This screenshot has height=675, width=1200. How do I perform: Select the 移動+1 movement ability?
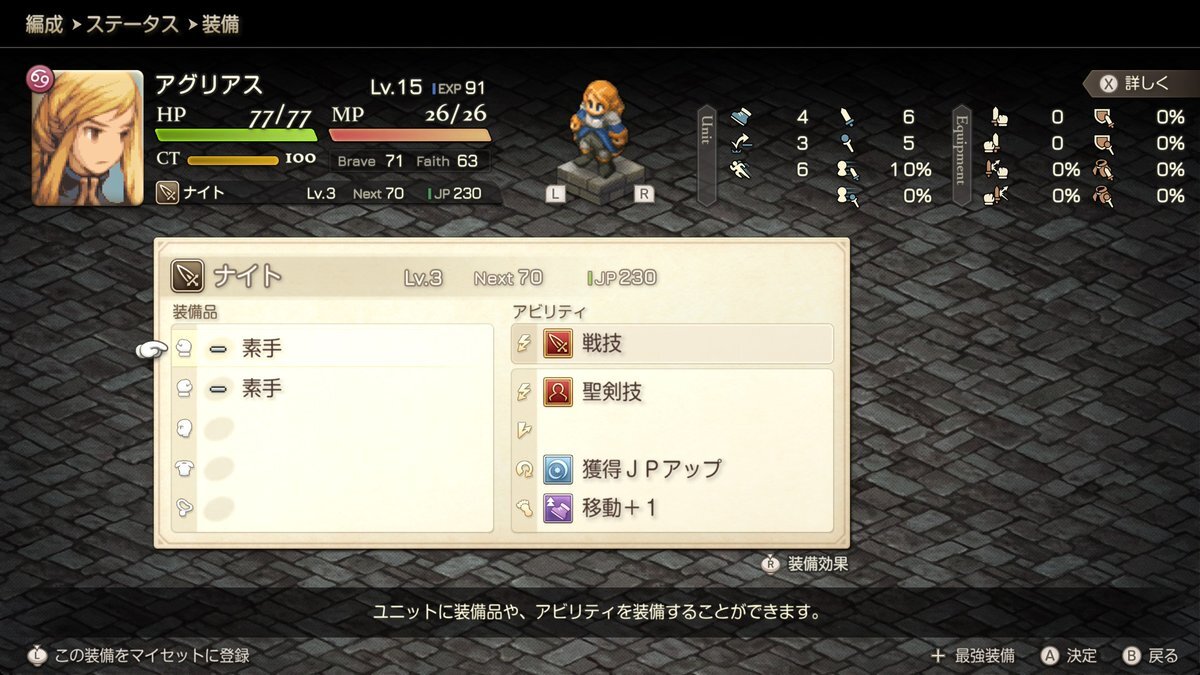coord(672,508)
